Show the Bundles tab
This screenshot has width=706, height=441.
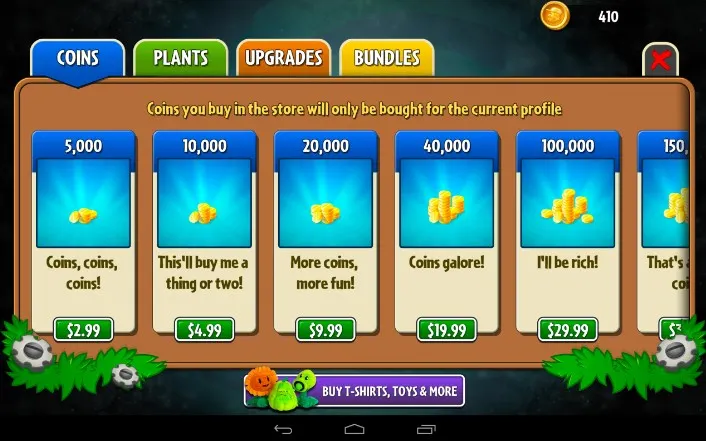386,58
